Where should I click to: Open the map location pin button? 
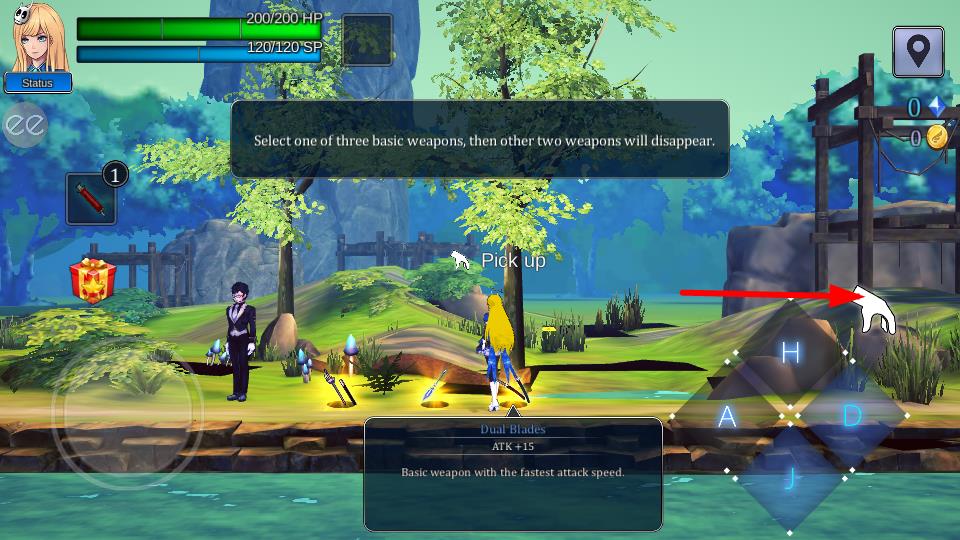pos(918,51)
